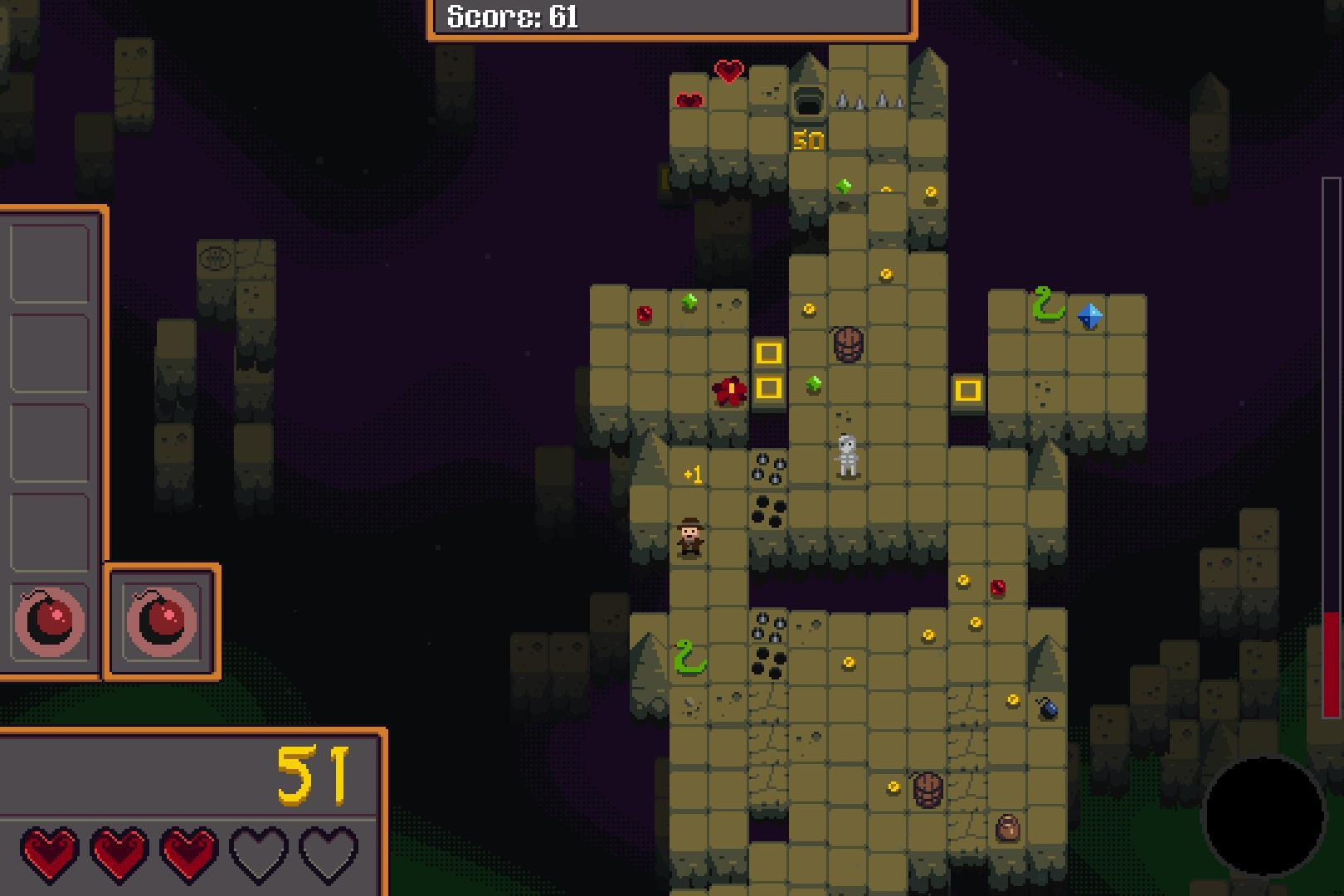1344x896 pixels.
Task: Click the round black action button
Action: [x=1263, y=816]
